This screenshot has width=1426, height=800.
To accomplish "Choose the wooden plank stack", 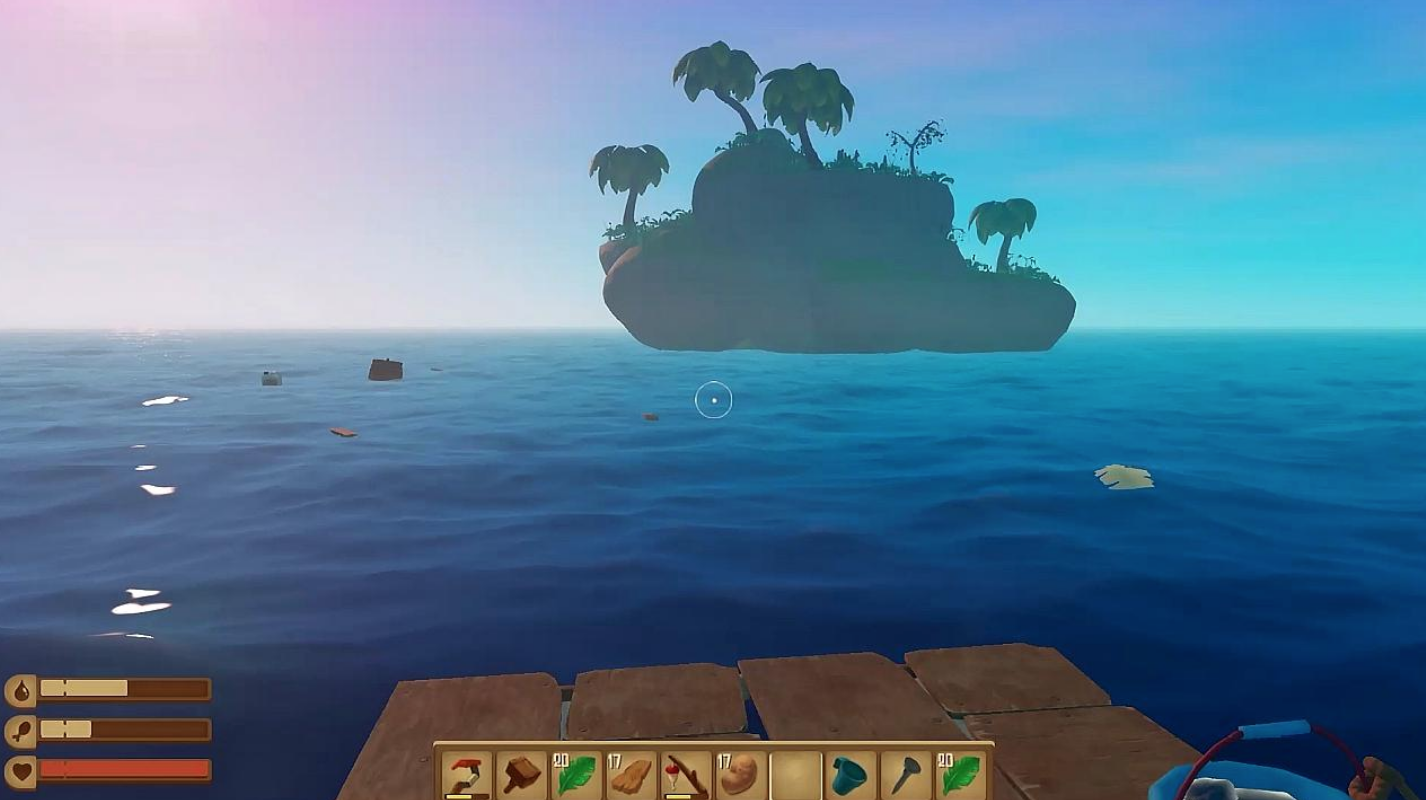I will point(631,775).
